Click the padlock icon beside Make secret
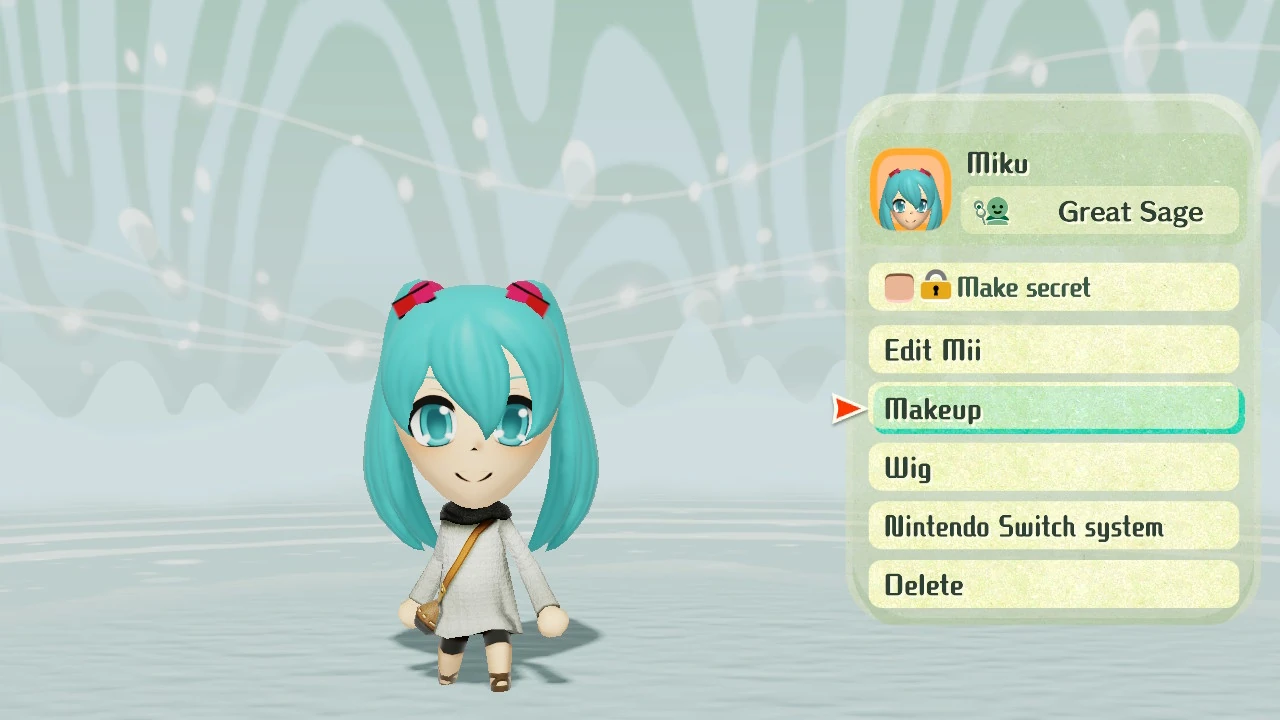 (x=935, y=288)
